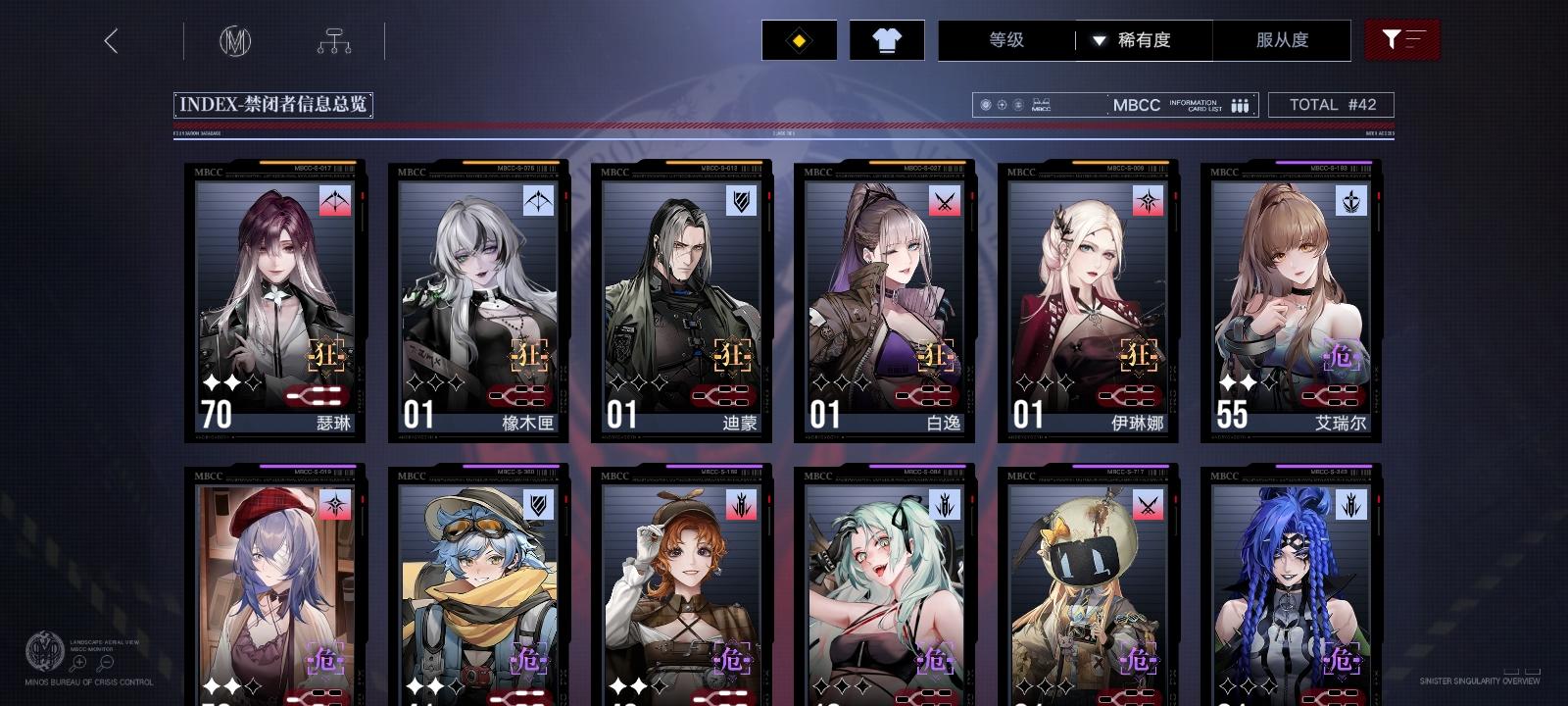This screenshot has height=706, width=1568.
Task: Click the diamond badge display icon
Action: [x=799, y=40]
